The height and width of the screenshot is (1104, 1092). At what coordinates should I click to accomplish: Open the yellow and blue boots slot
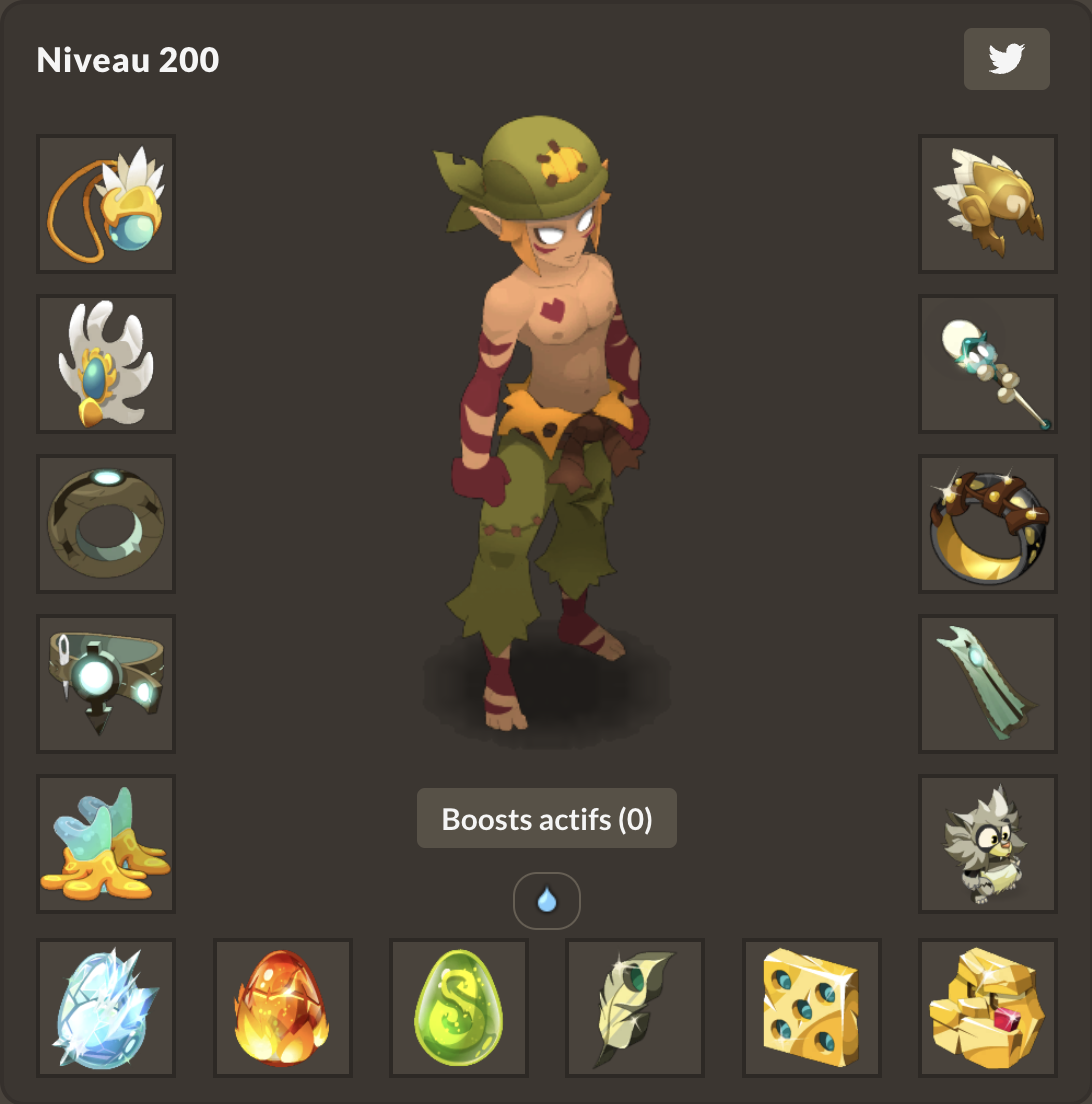click(106, 844)
